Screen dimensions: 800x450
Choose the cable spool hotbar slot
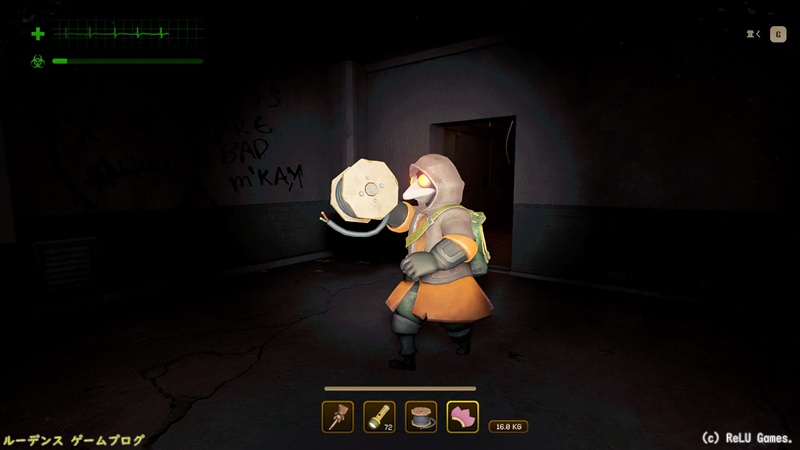click(x=421, y=416)
